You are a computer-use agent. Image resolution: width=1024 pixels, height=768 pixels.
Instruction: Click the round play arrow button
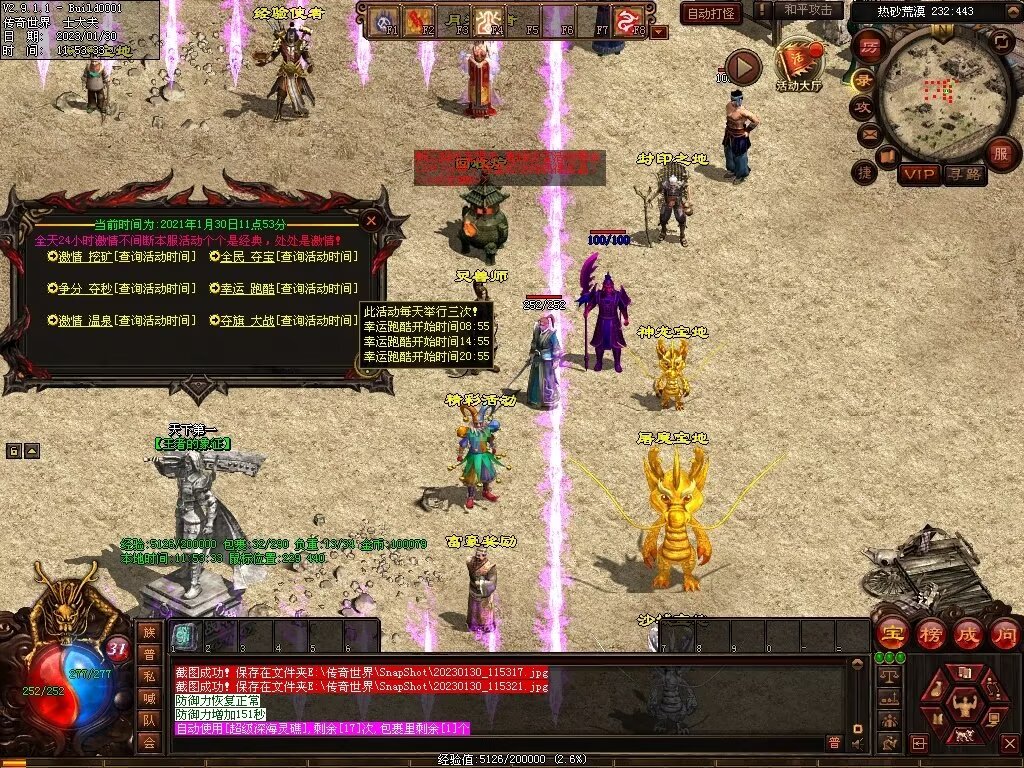[742, 68]
